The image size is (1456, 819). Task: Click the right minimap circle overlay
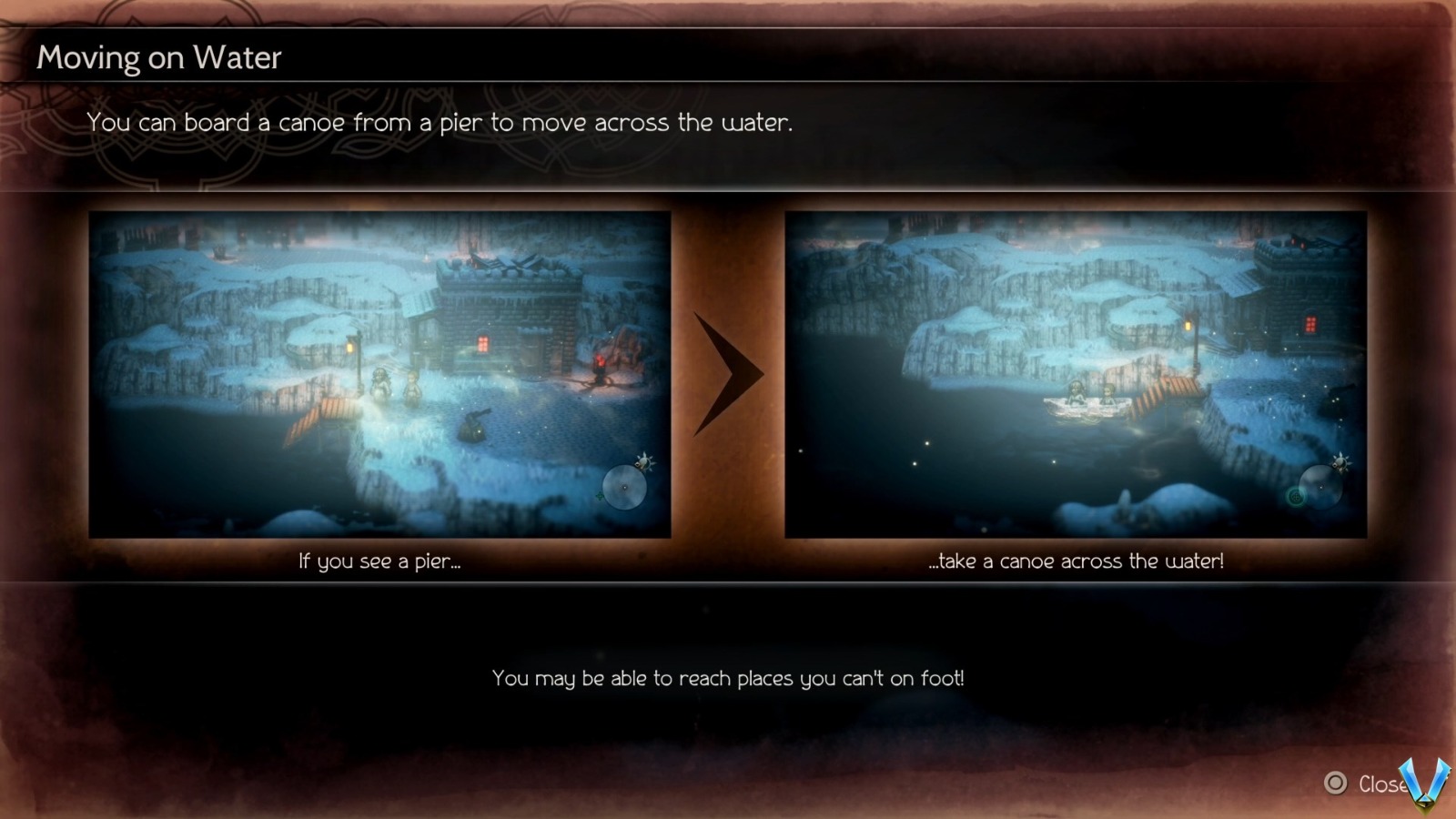[x=1320, y=489]
